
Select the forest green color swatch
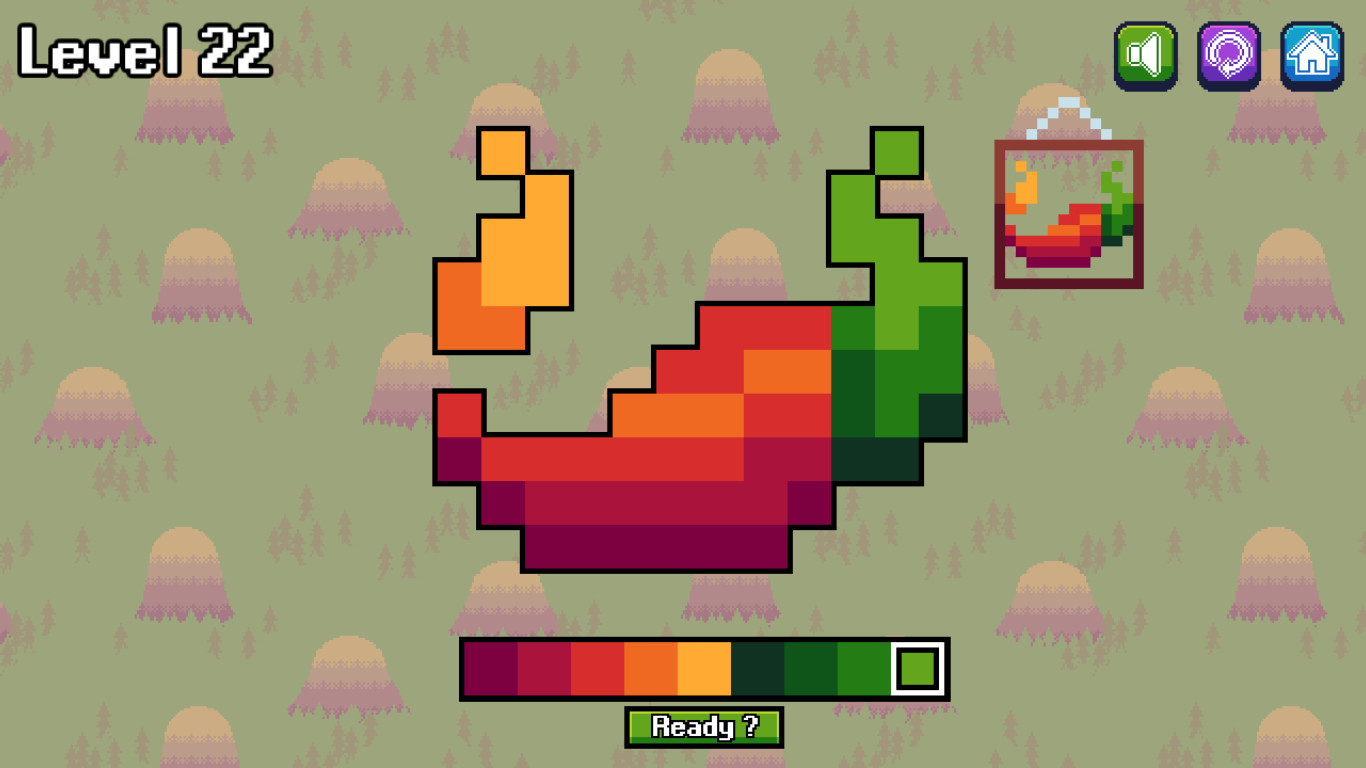812,668
